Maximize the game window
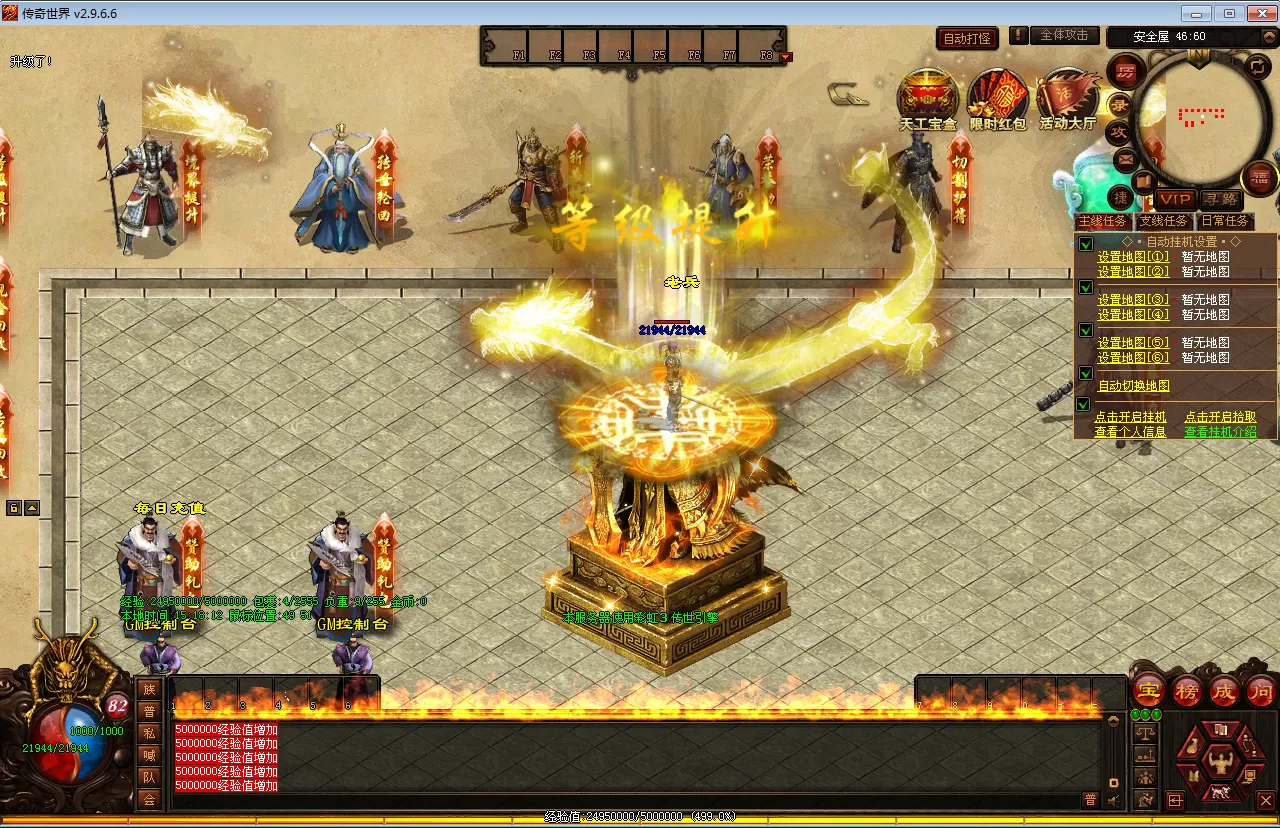Screen dimensions: 1280x828 pyautogui.click(x=1229, y=13)
